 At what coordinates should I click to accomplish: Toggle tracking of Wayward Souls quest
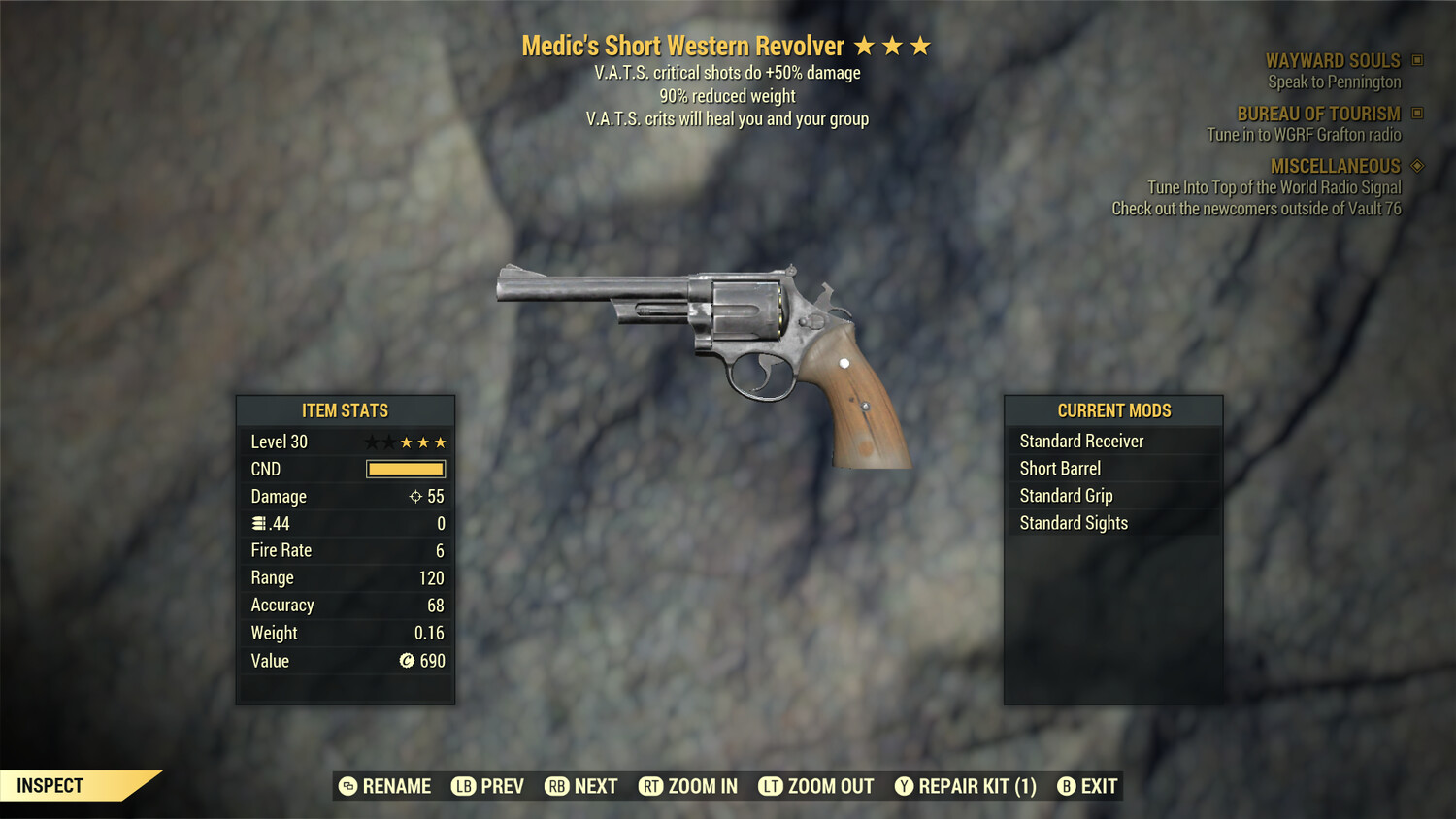(1333, 60)
